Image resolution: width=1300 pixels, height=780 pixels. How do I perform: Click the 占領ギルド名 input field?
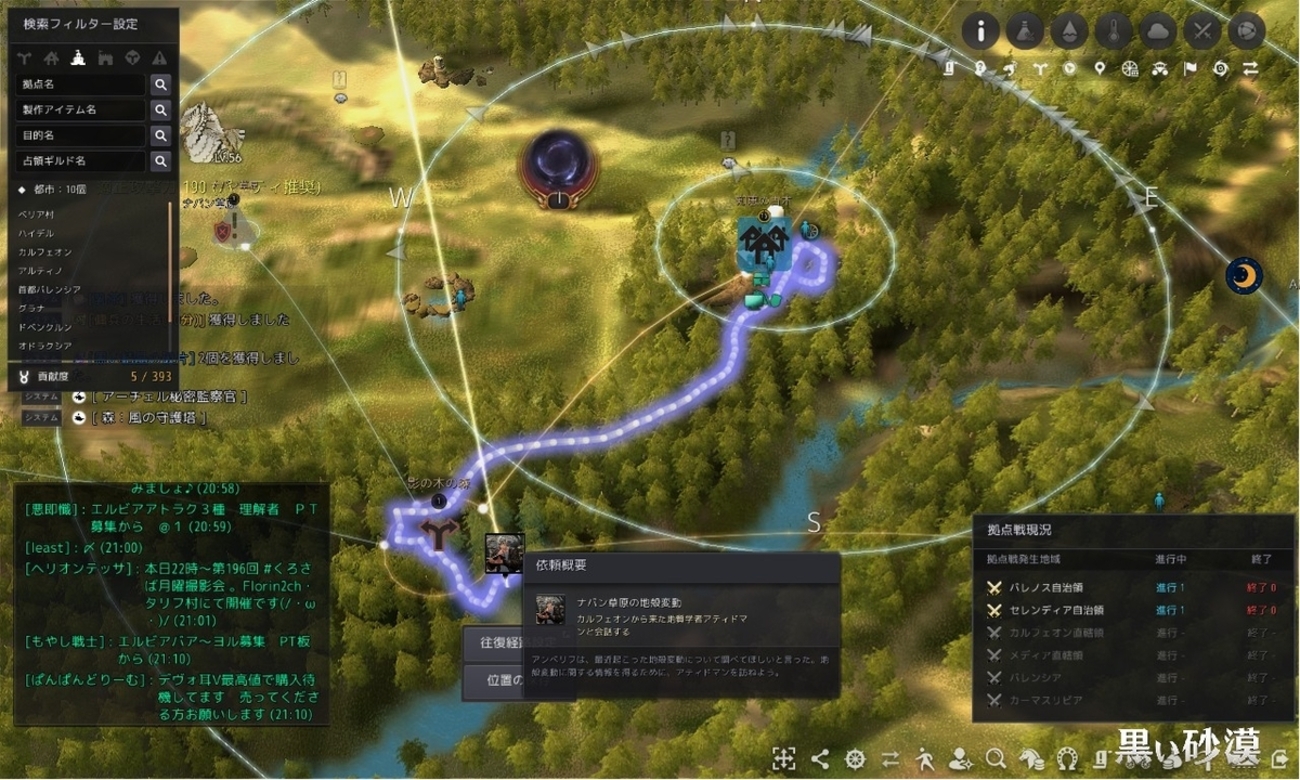[81, 160]
